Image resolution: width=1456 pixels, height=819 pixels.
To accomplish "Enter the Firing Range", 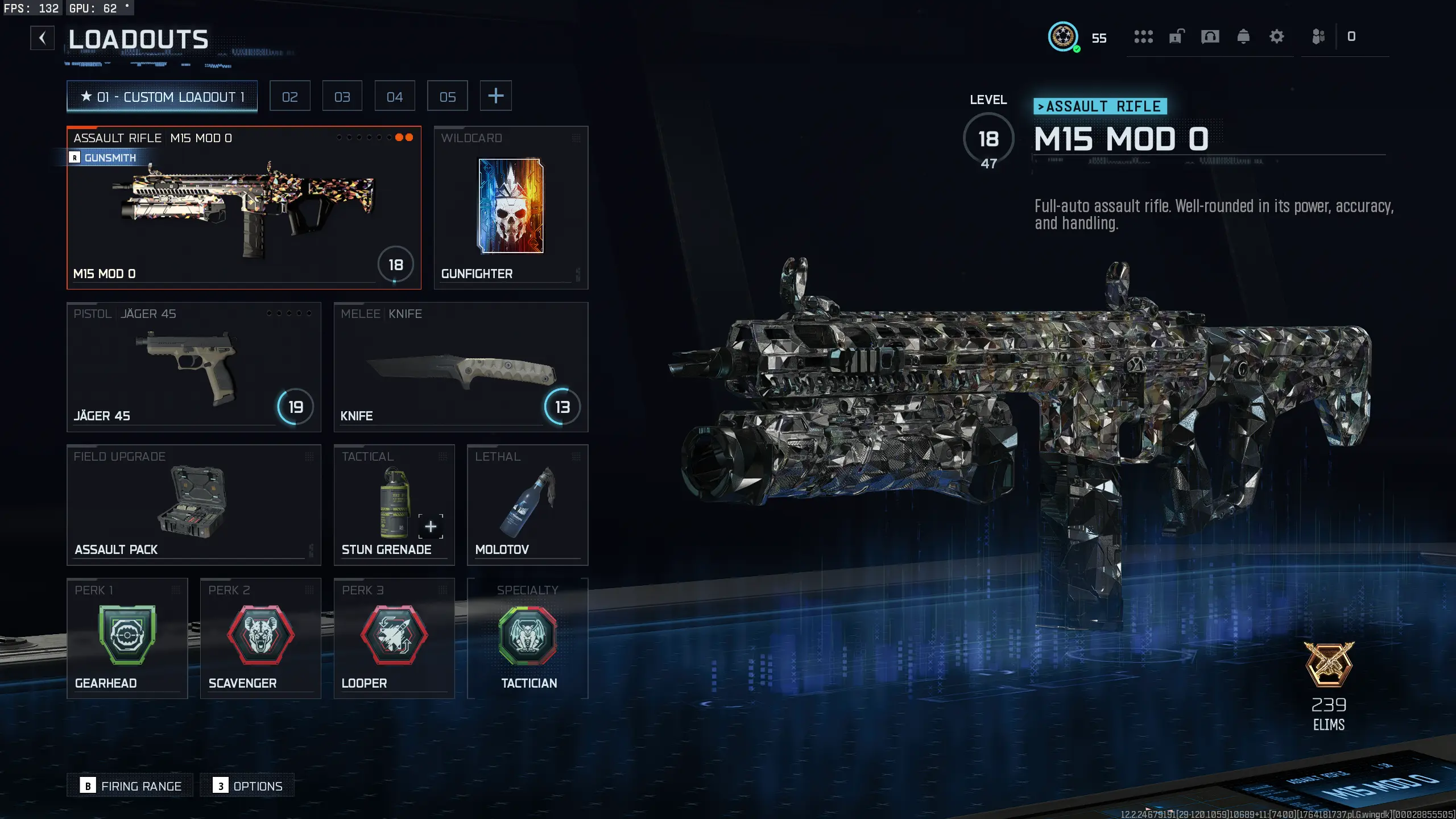I will pyautogui.click(x=130, y=785).
